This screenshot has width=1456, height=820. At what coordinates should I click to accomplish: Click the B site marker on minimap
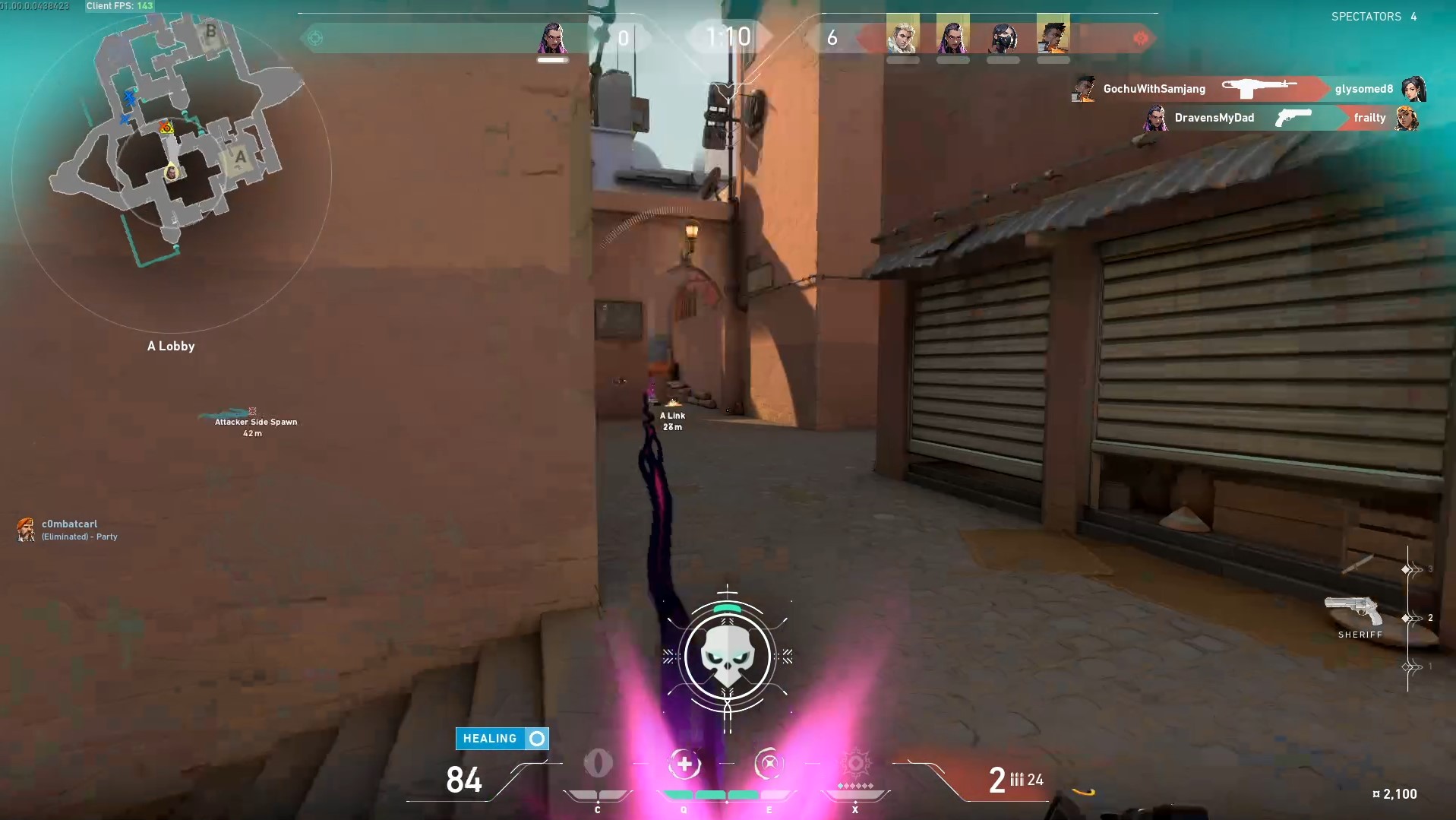click(210, 32)
